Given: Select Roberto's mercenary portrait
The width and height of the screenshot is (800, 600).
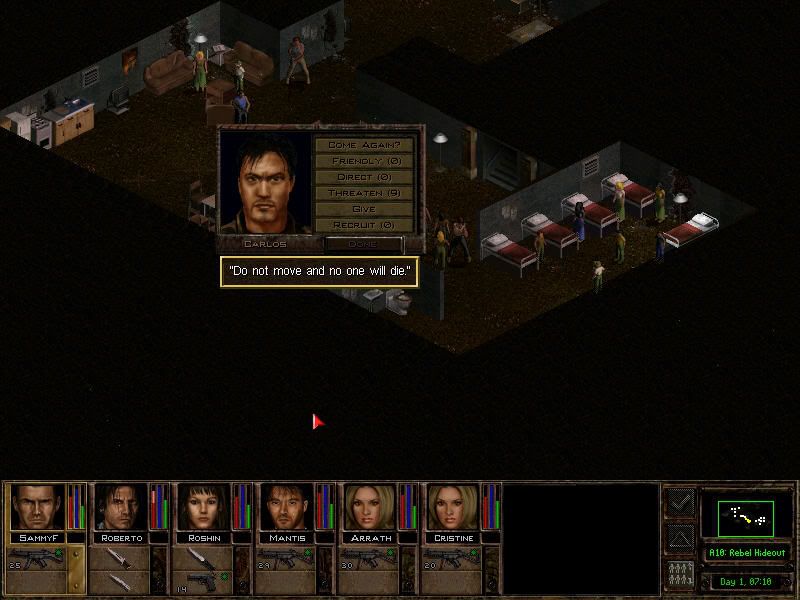Looking at the screenshot, I should [122, 507].
